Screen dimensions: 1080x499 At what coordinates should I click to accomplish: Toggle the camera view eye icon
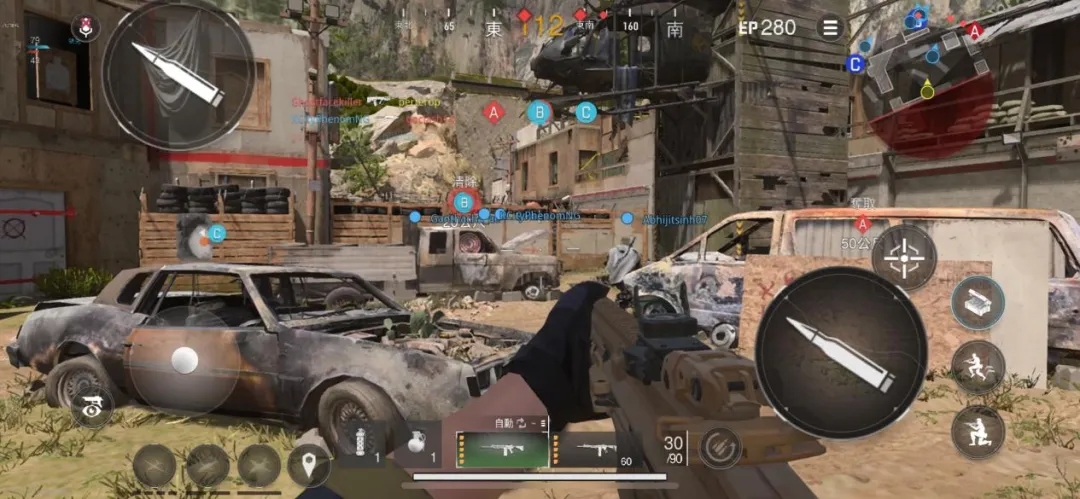coord(92,408)
